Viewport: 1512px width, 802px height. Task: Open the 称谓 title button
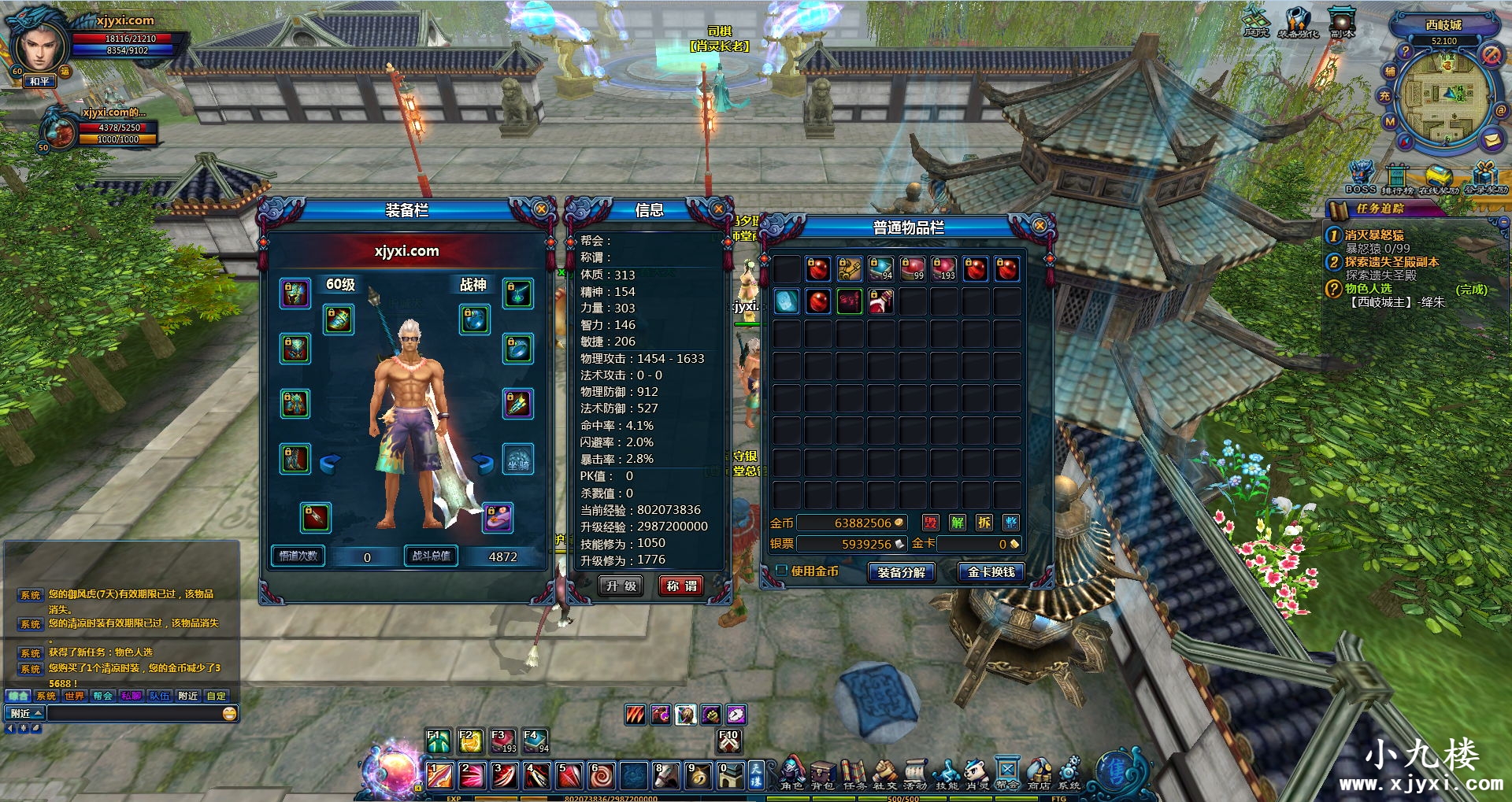pyautogui.click(x=681, y=586)
